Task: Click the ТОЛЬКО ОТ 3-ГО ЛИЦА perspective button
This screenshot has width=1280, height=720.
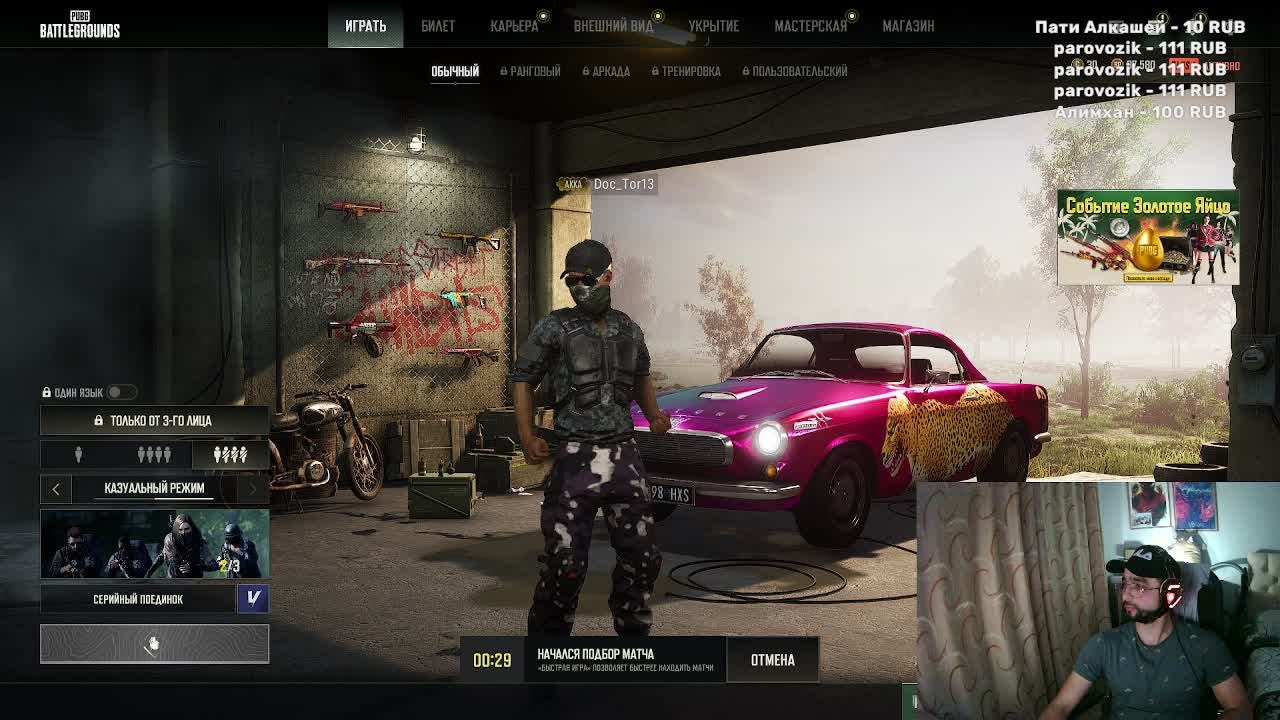Action: pyautogui.click(x=154, y=421)
